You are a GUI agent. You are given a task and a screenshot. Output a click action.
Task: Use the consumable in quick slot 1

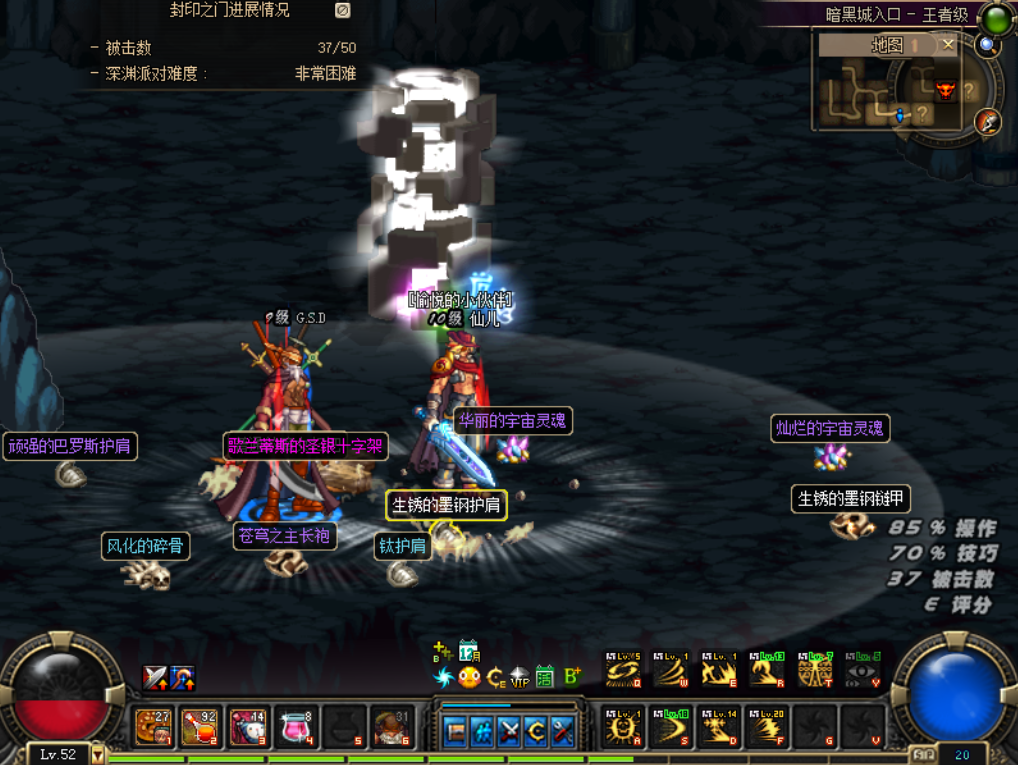[154, 726]
